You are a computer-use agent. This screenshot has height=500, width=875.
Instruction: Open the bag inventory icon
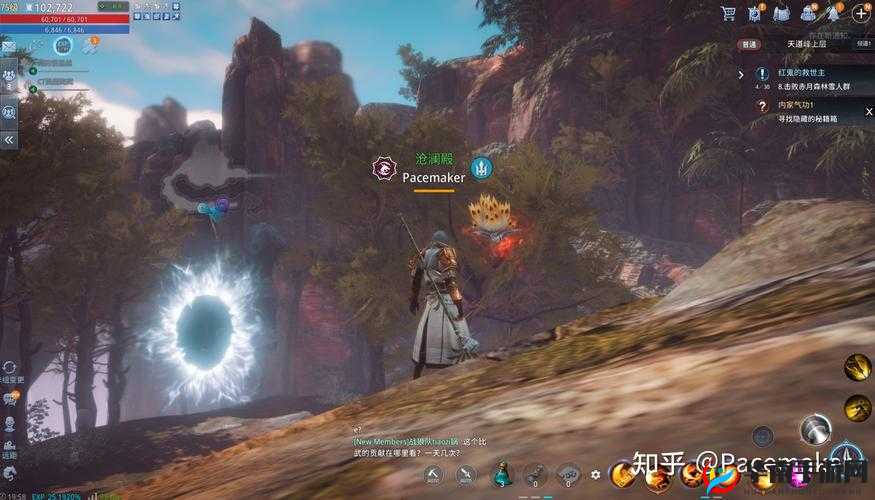coord(808,13)
